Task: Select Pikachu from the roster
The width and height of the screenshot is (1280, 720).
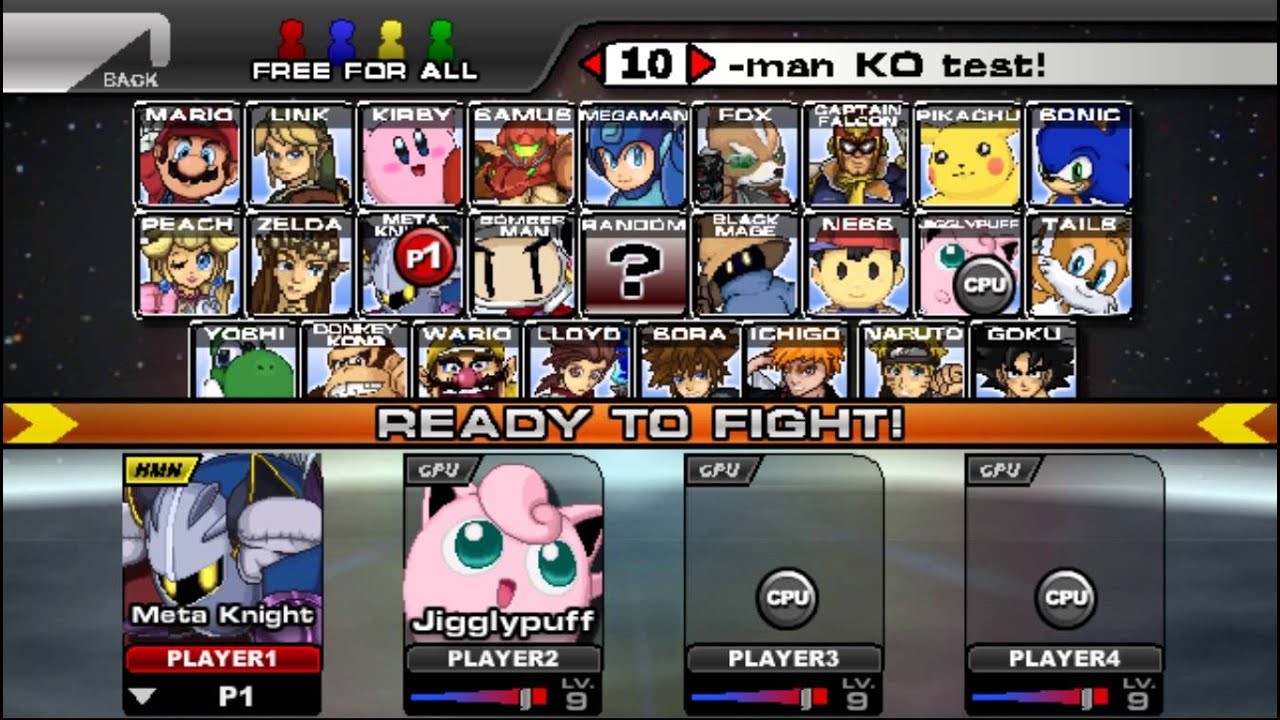Action: pyautogui.click(x=968, y=155)
